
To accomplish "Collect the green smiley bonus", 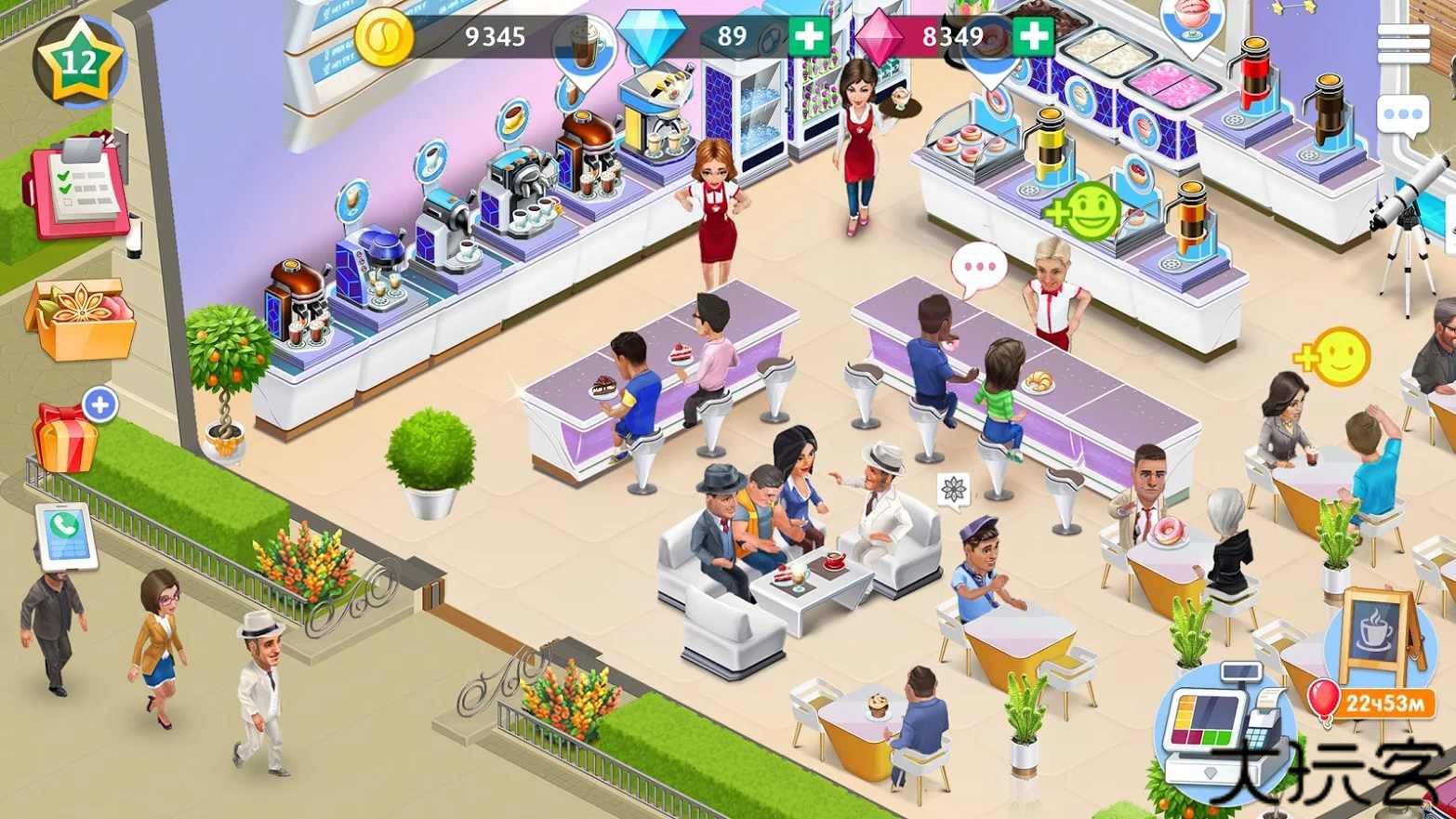I will 1085,212.
